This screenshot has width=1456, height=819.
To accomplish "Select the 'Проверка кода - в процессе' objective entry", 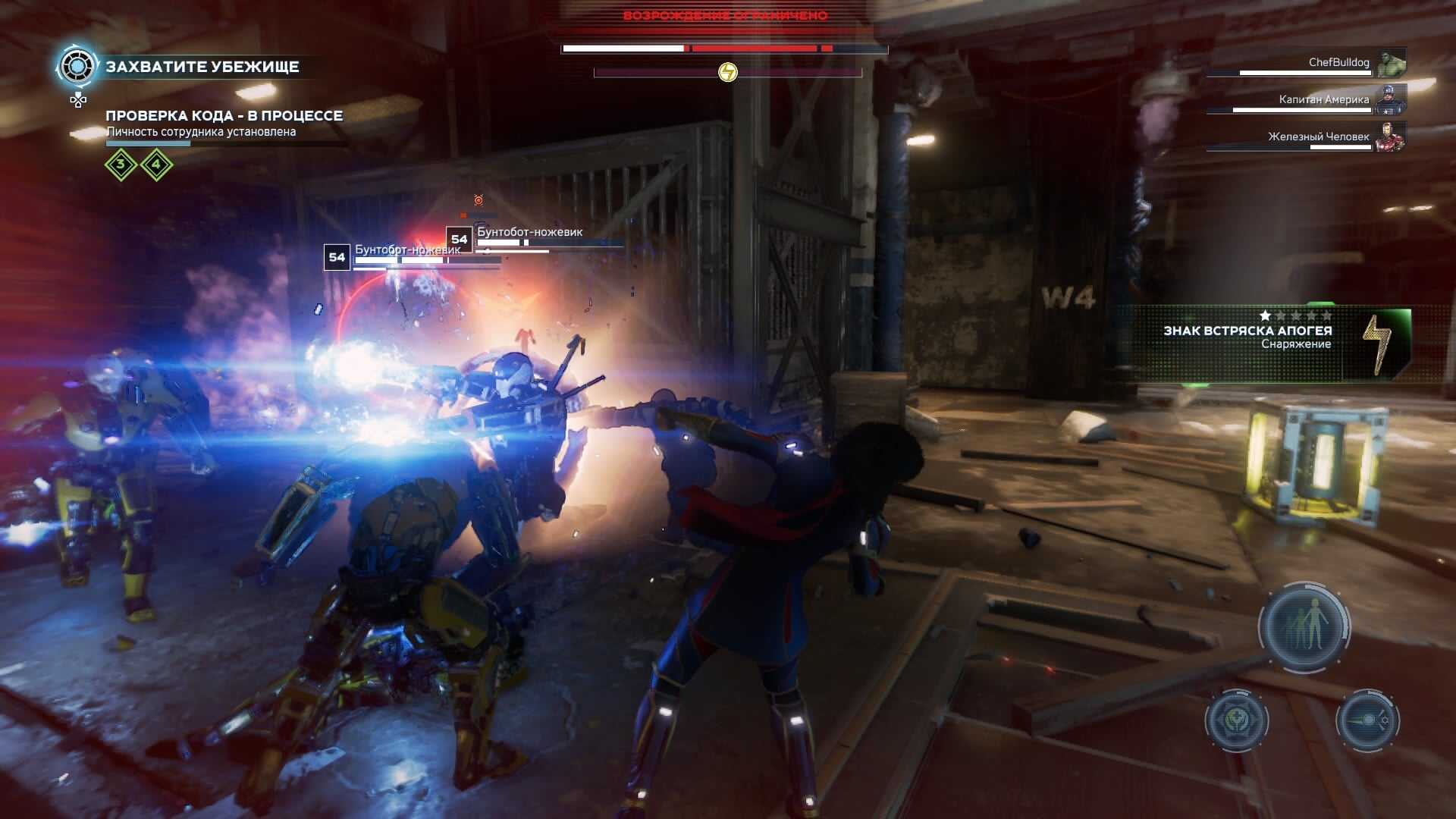I will click(x=224, y=116).
